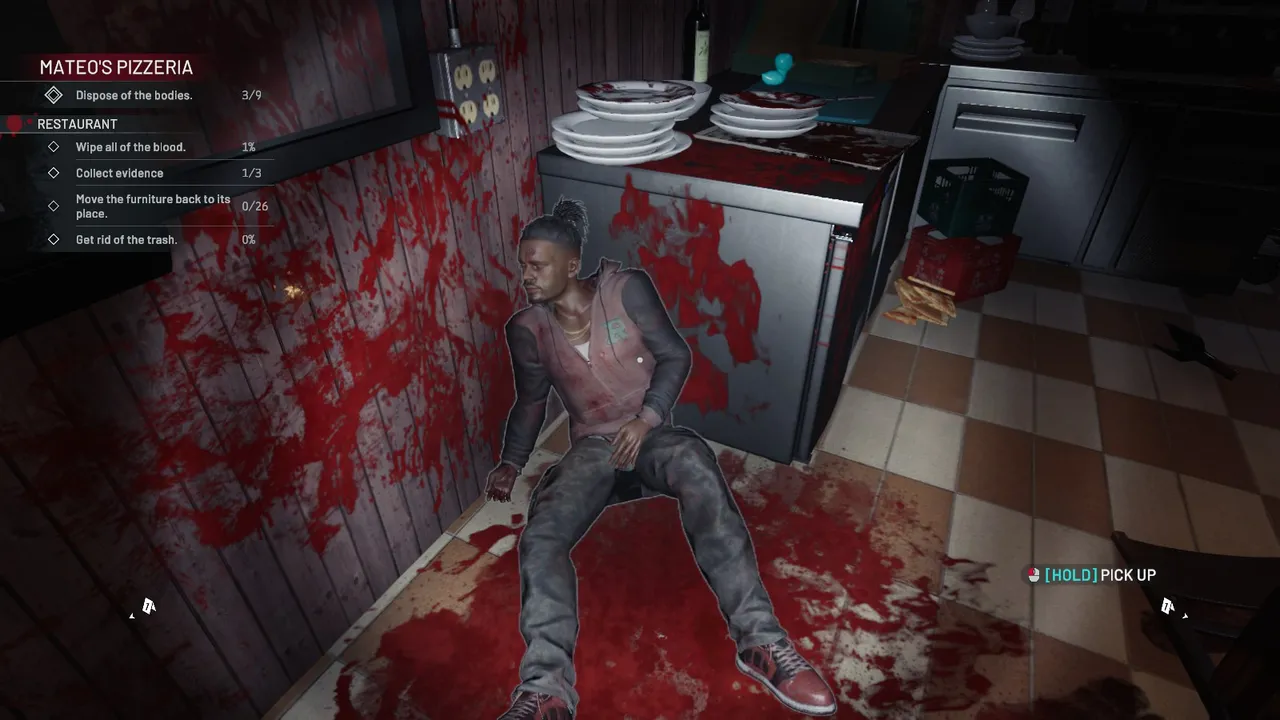Click the Wipe all of the blood objective text

point(131,146)
